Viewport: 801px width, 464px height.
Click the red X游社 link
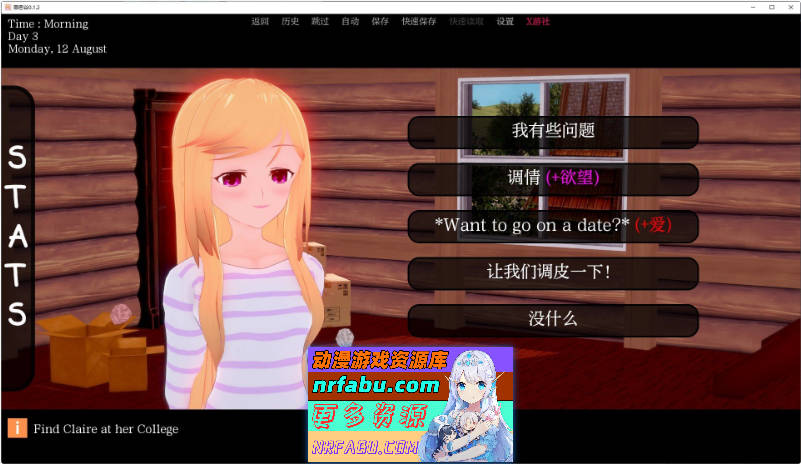(538, 21)
